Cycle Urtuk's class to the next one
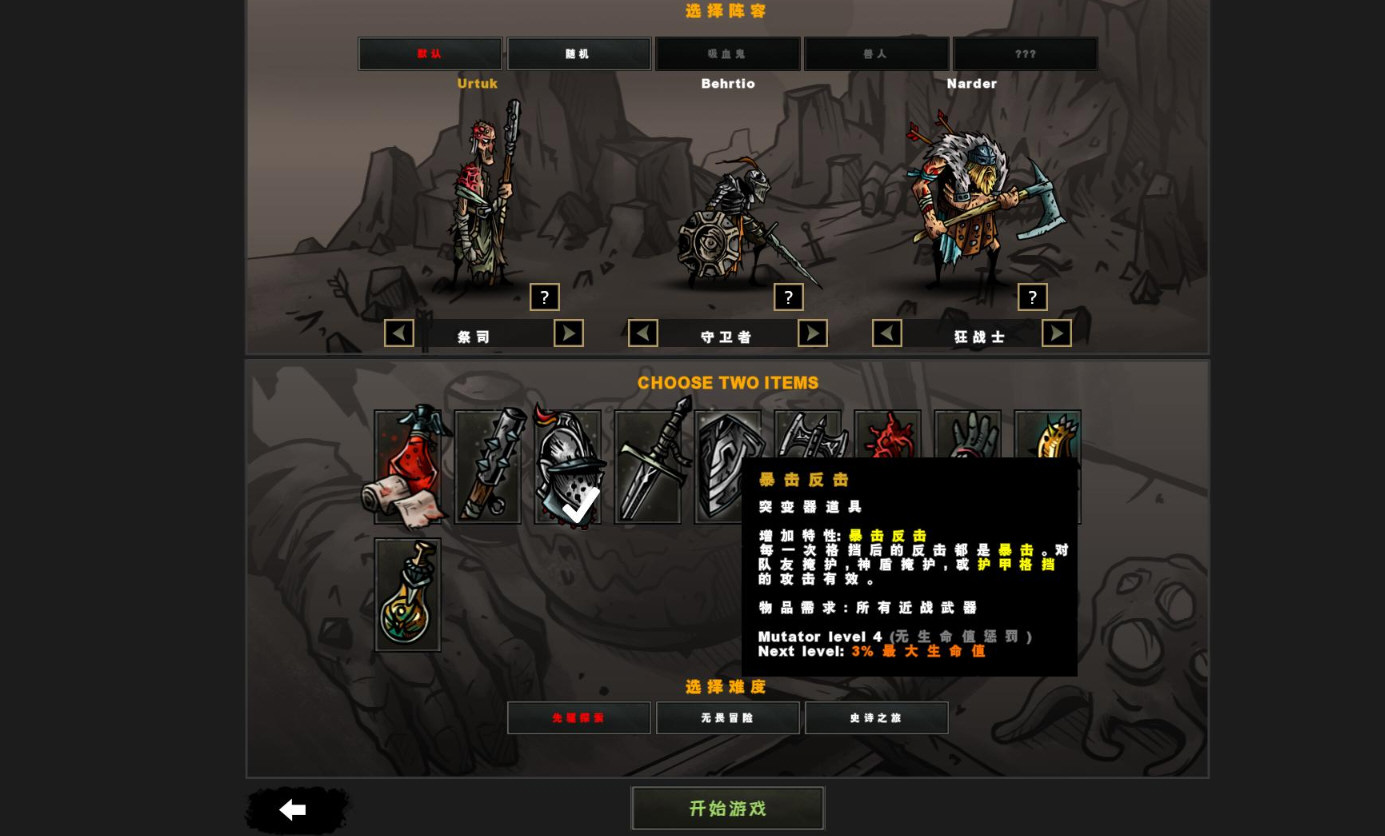Screen dimensions: 1385x836 [x=568, y=333]
